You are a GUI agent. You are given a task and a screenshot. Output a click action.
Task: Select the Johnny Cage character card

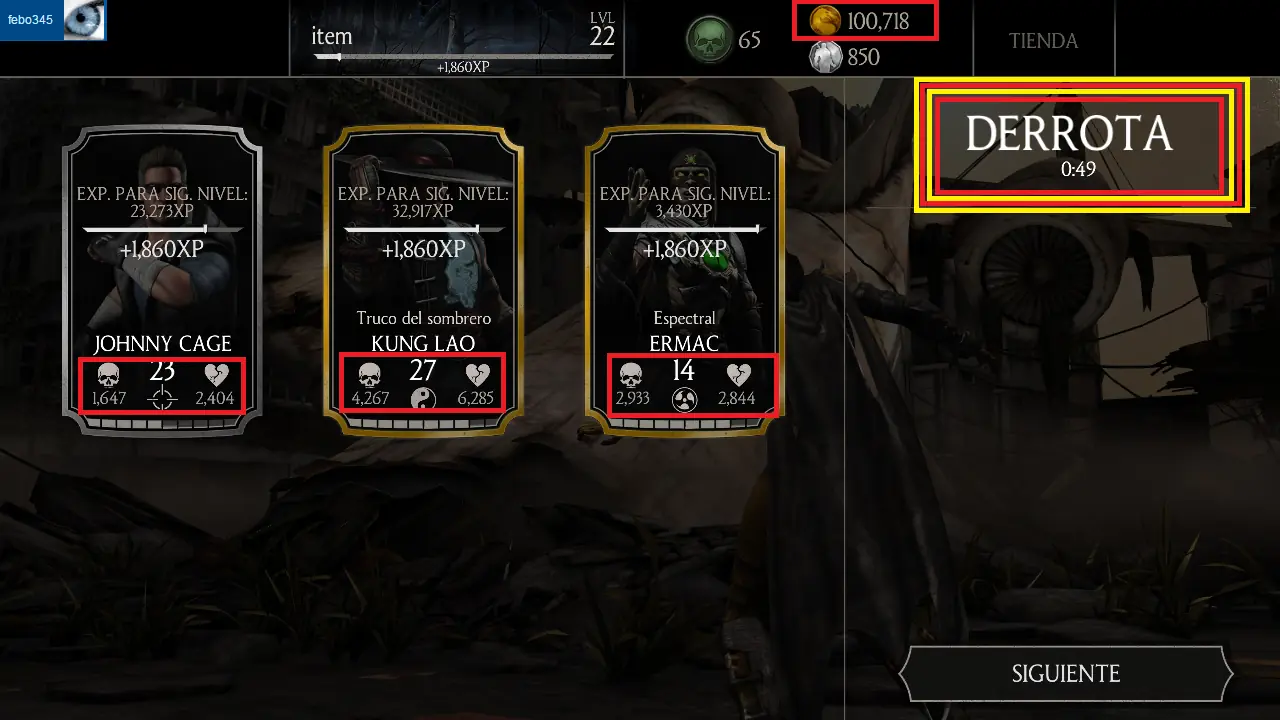[x=162, y=280]
